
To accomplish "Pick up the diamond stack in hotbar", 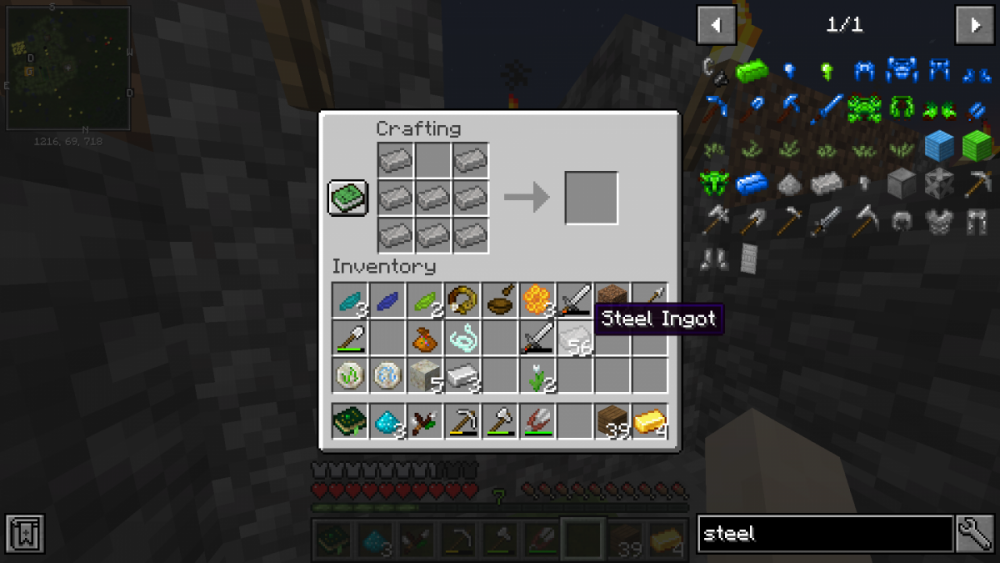I will pos(387,422).
